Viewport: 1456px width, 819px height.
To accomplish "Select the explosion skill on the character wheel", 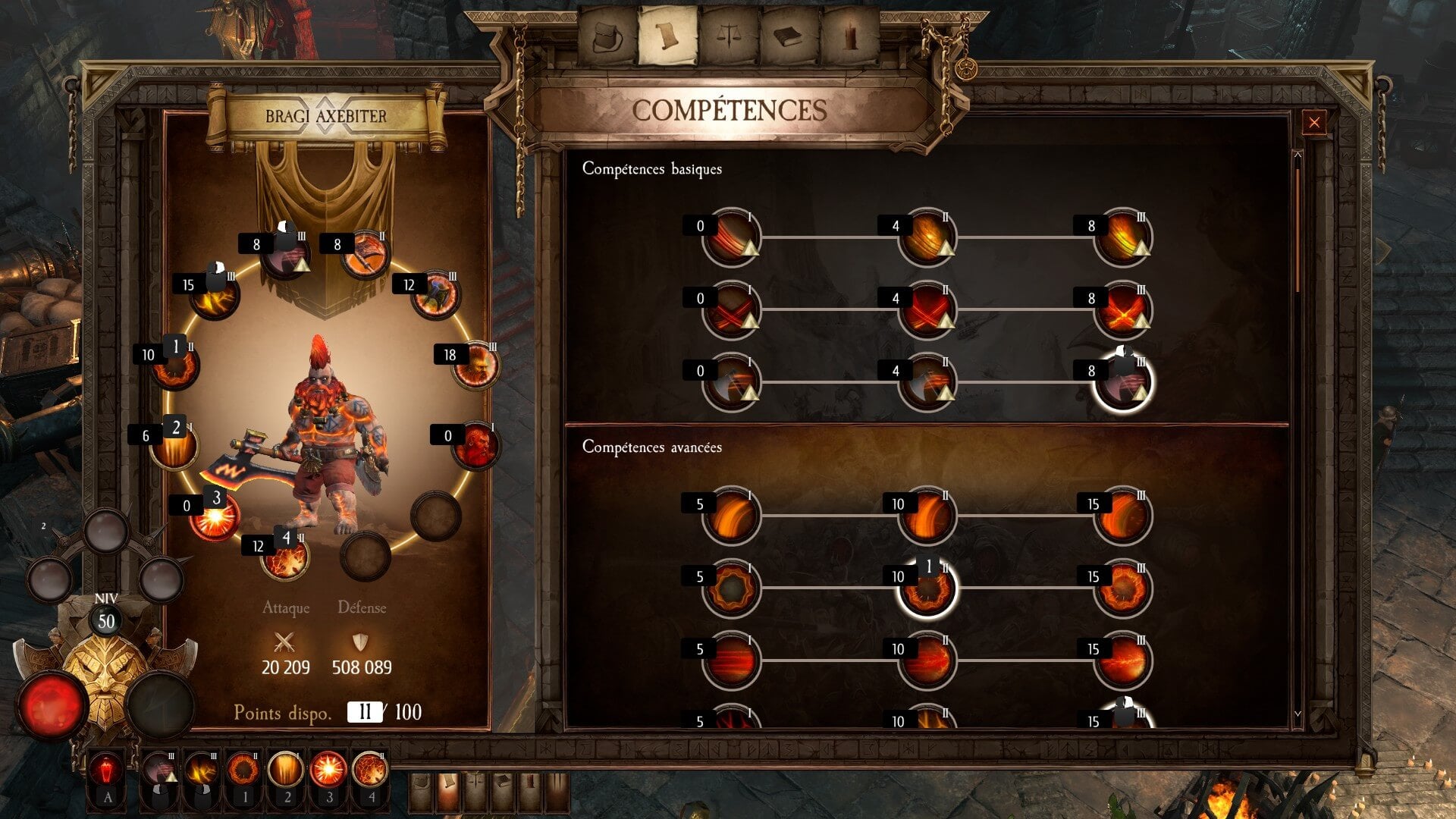I will [x=215, y=518].
